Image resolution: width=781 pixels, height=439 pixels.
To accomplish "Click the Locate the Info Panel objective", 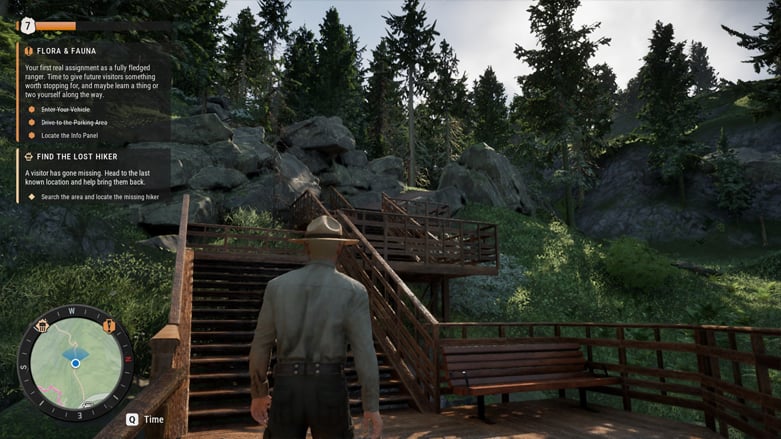I will click(x=69, y=136).
